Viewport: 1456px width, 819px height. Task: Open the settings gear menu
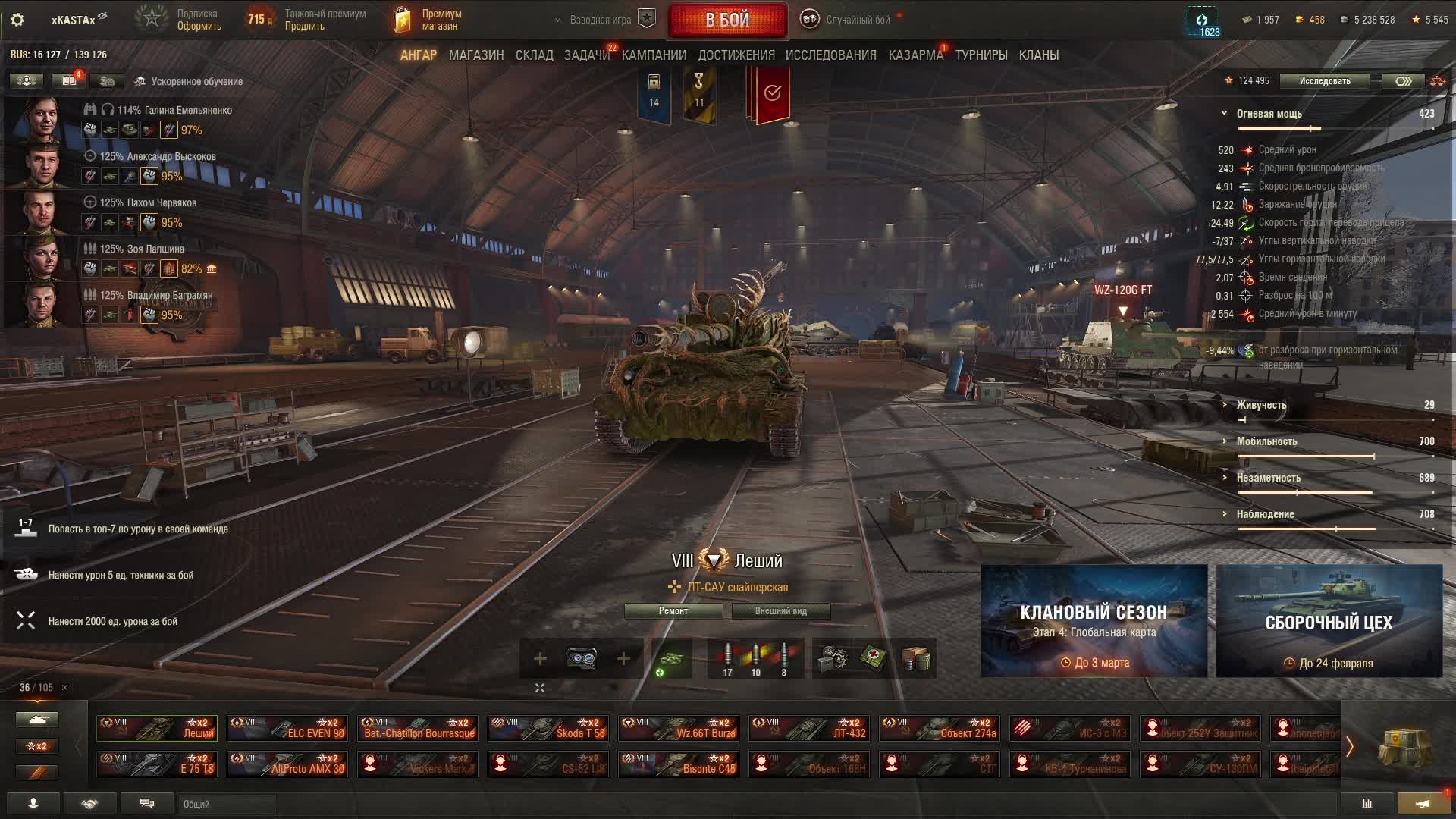point(17,20)
